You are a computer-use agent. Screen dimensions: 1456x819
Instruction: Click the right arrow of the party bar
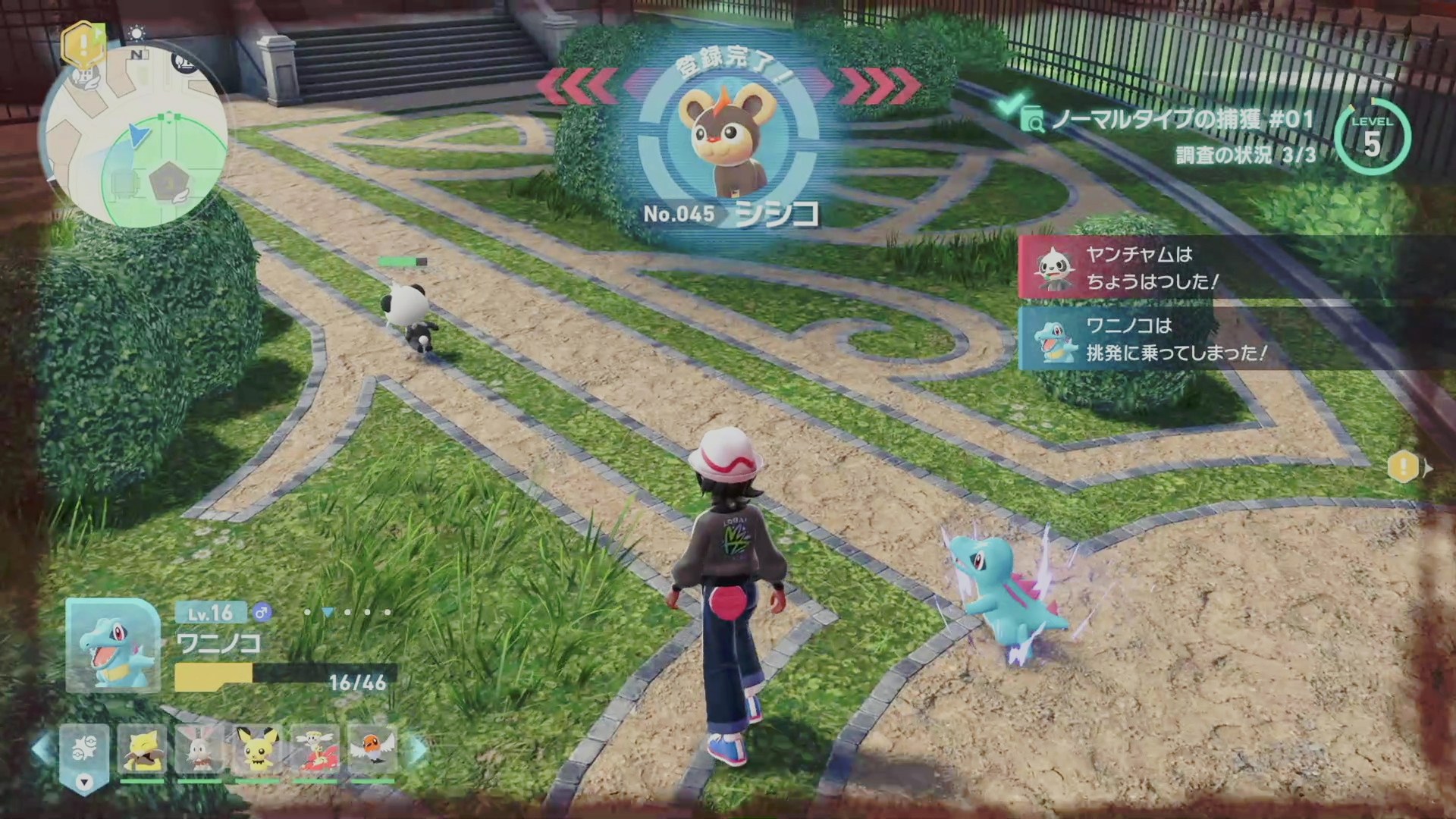(418, 750)
